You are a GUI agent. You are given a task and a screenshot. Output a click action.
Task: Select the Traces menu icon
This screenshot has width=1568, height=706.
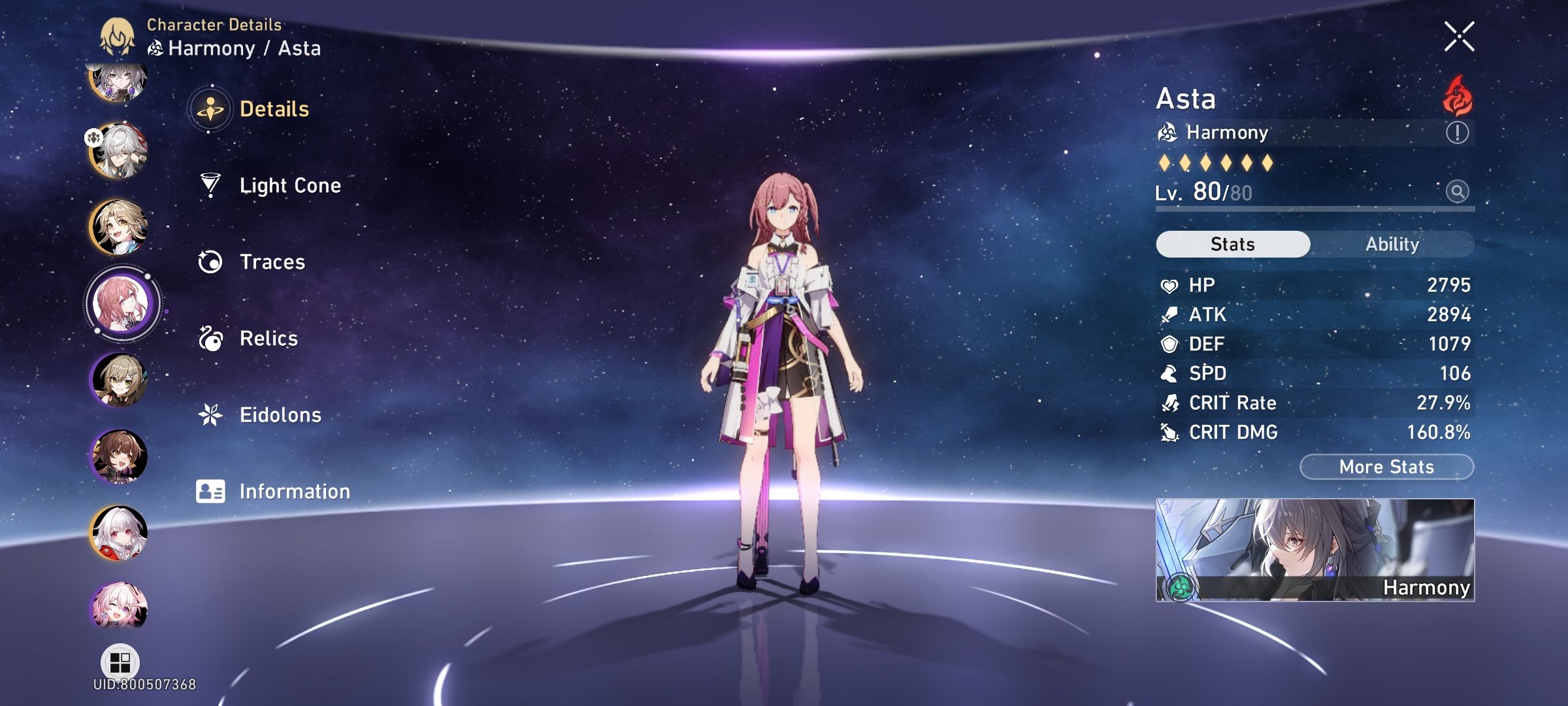point(210,261)
